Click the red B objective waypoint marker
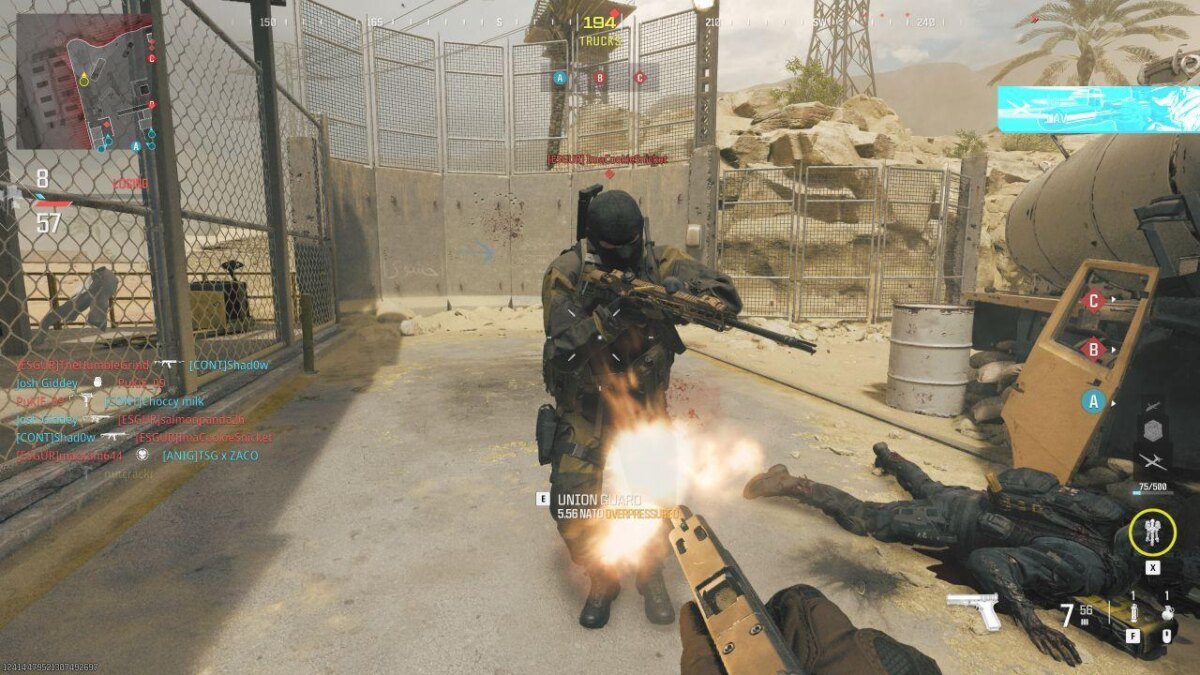This screenshot has width=1200, height=675. [1094, 349]
